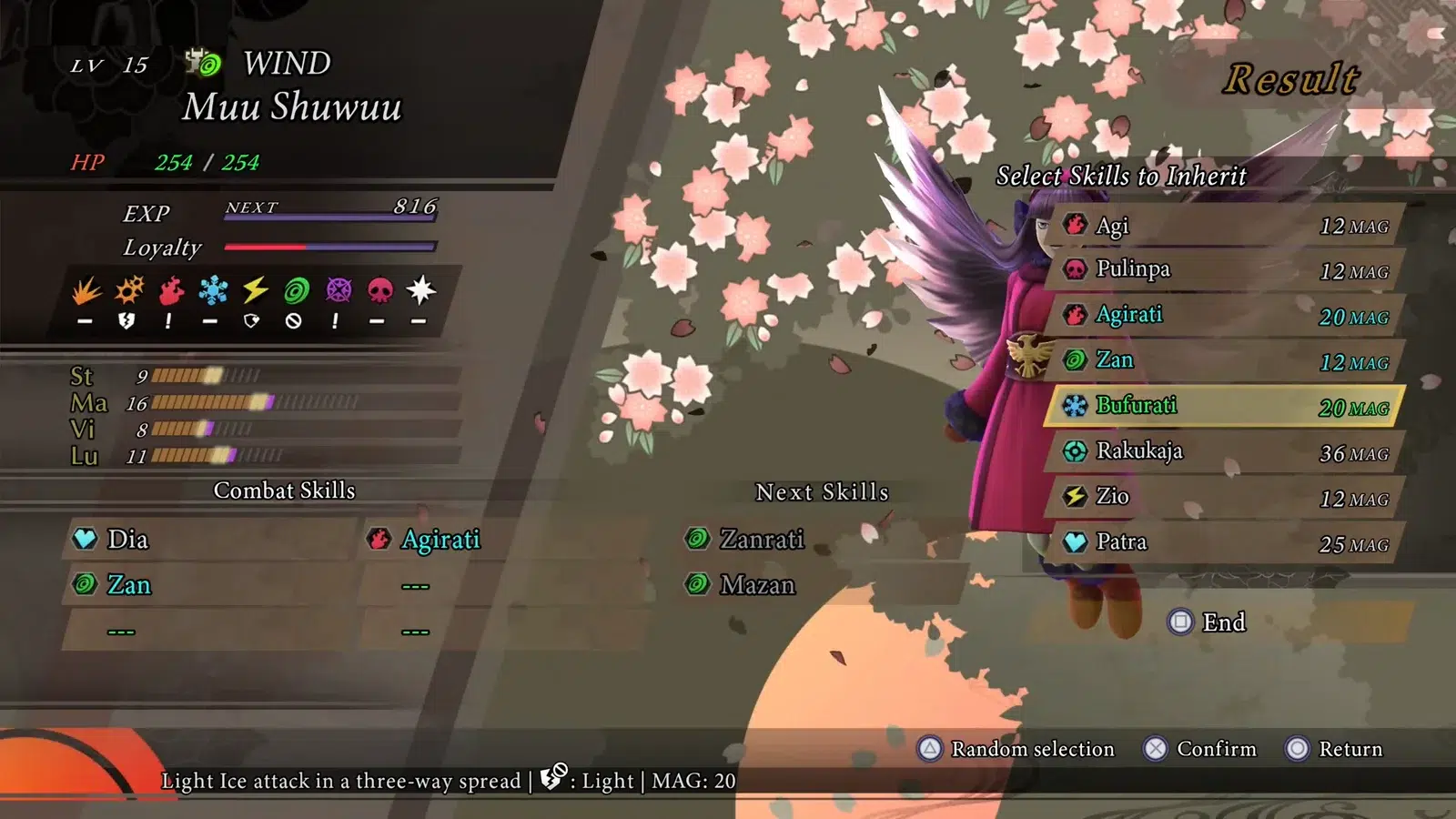Screen dimensions: 1456x819
Task: Select Agi from the inherit skills list
Action: 1224,226
